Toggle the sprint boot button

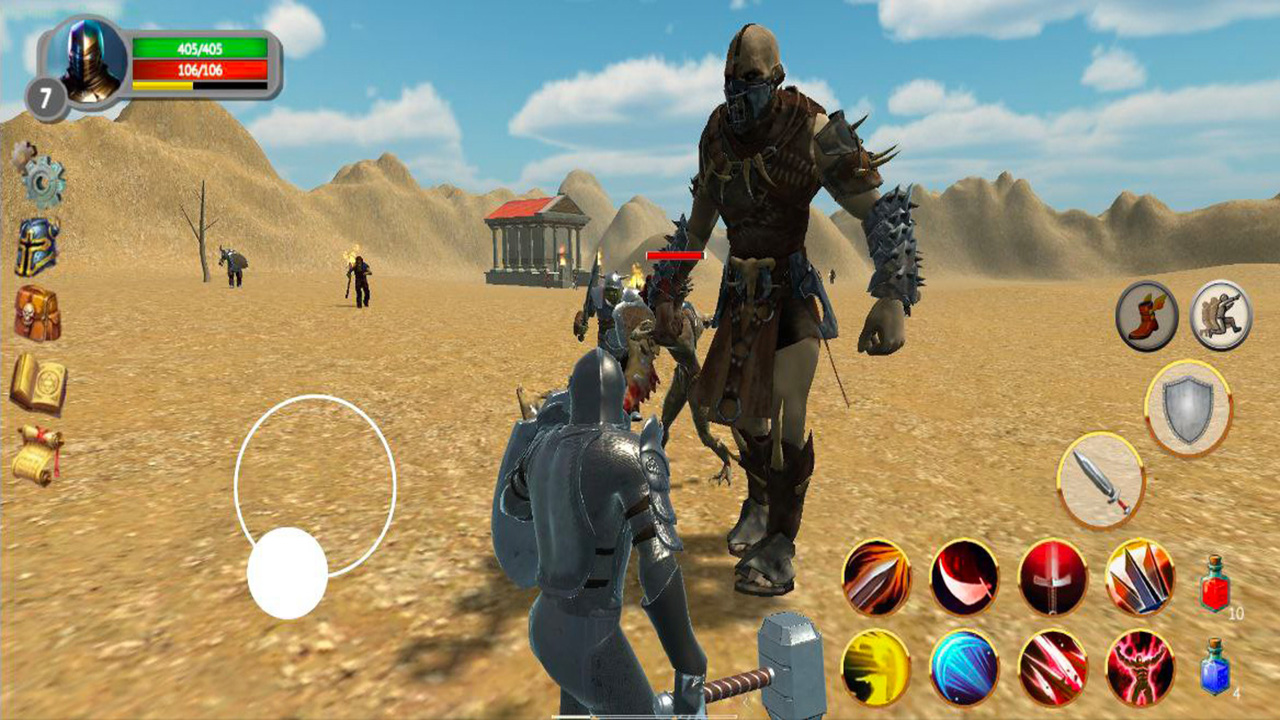1145,315
